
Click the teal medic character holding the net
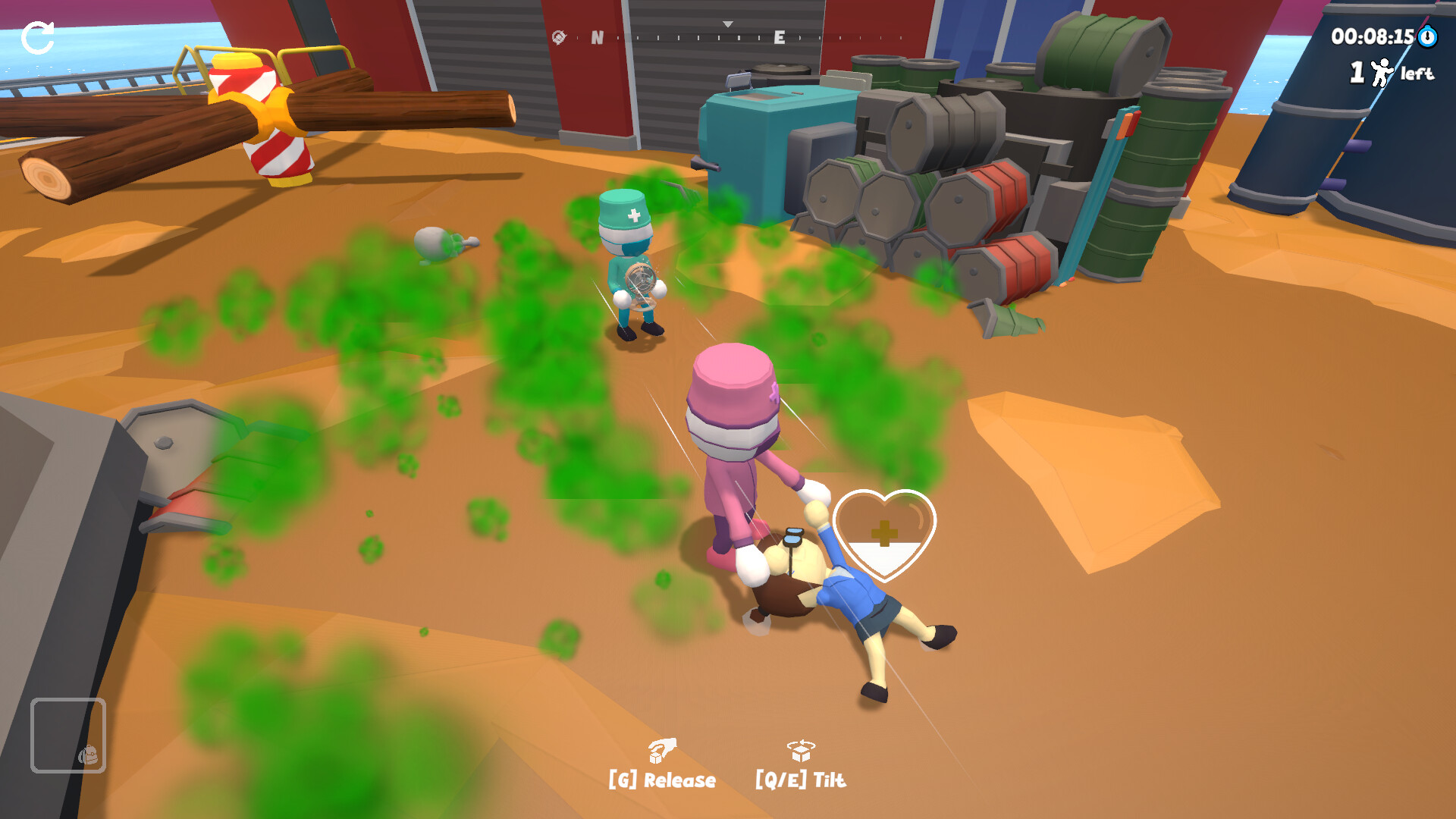[x=629, y=265]
